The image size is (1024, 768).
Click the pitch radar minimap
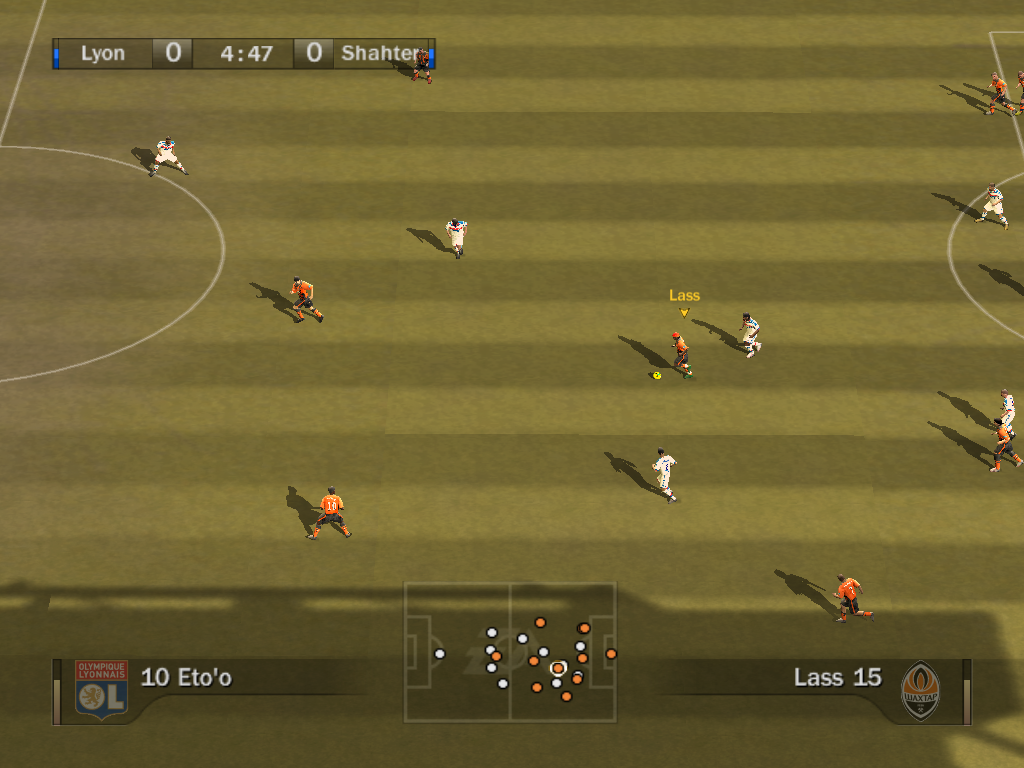pos(510,652)
